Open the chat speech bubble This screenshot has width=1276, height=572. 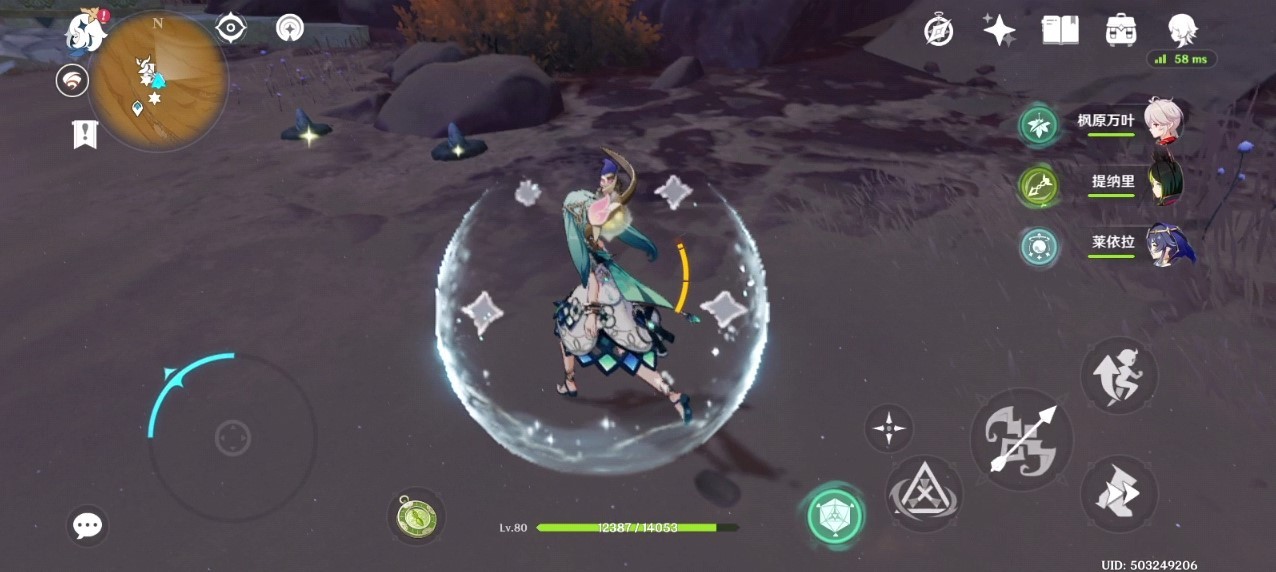pos(88,525)
